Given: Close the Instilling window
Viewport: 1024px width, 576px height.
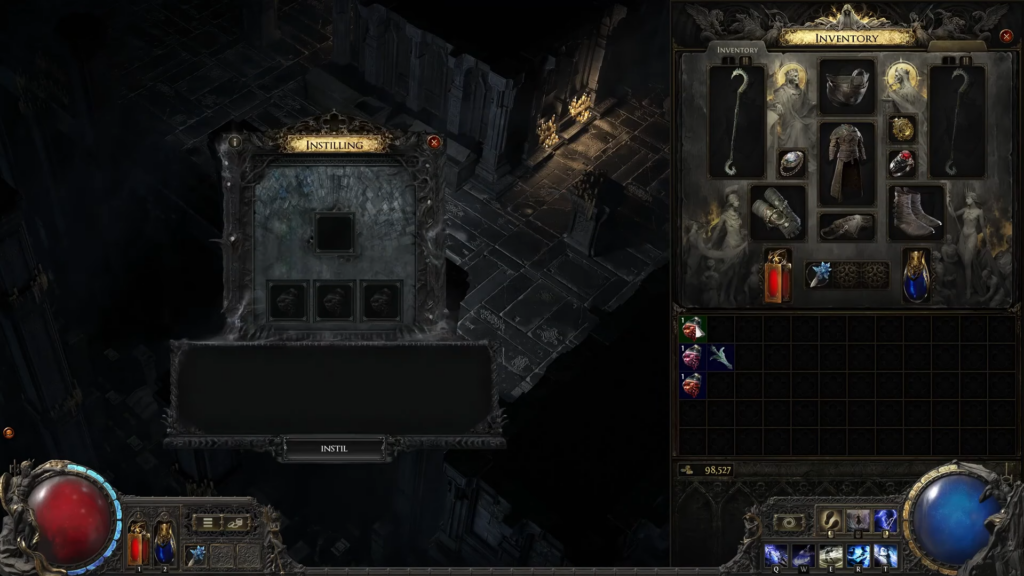Looking at the screenshot, I should [434, 142].
